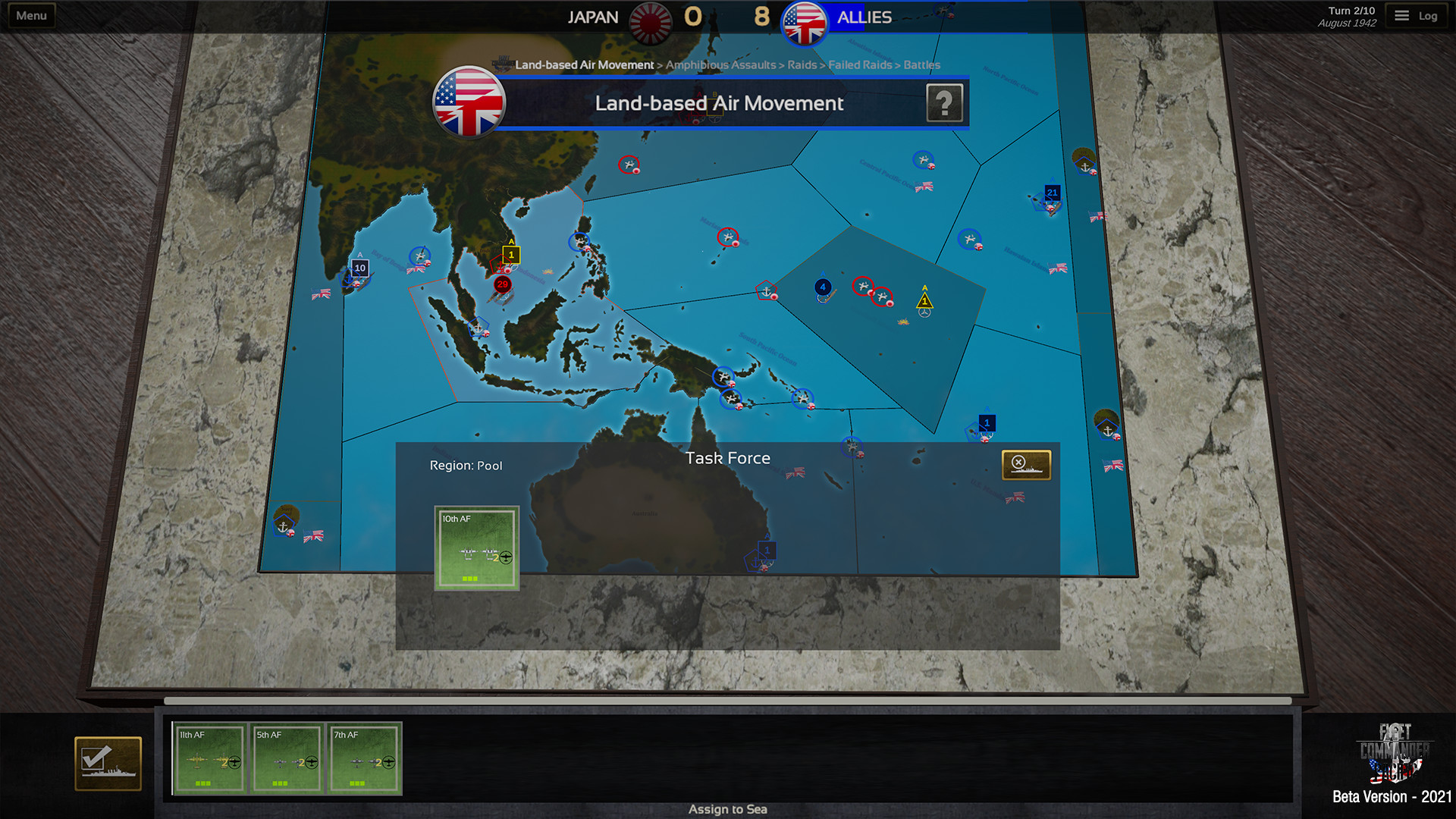1456x819 pixels.
Task: Select the blue 21 counter near Hawaii
Action: point(1052,193)
